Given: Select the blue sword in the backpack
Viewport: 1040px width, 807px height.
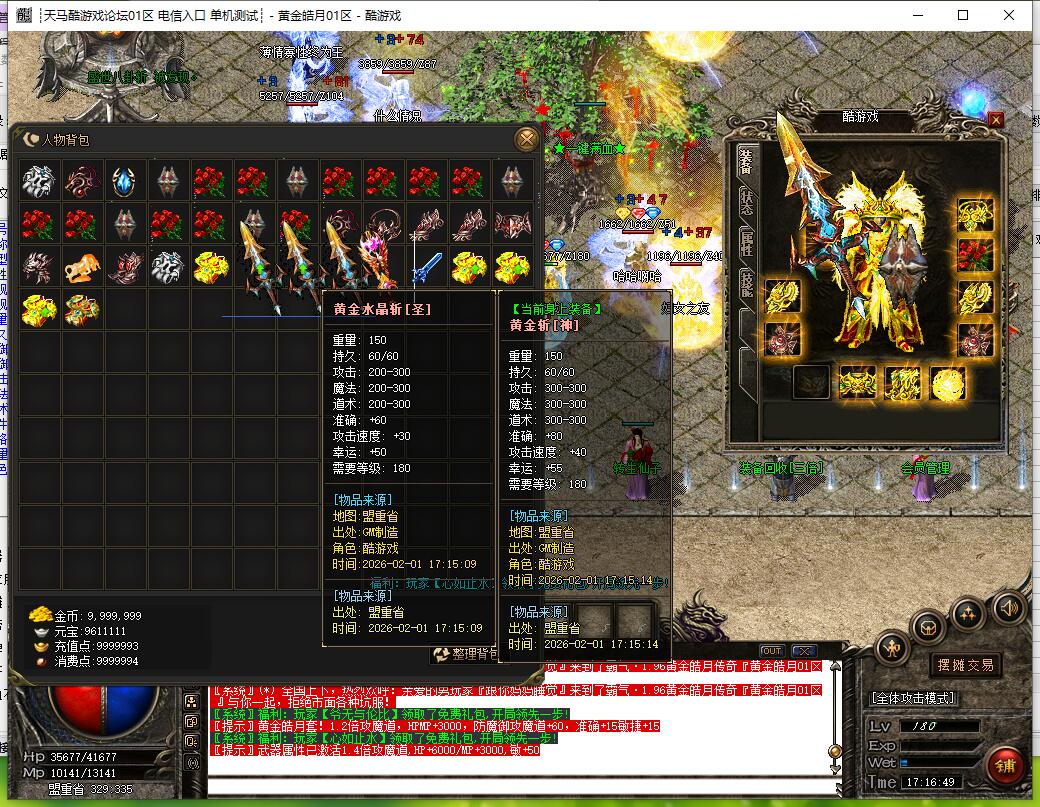Looking at the screenshot, I should [x=428, y=266].
